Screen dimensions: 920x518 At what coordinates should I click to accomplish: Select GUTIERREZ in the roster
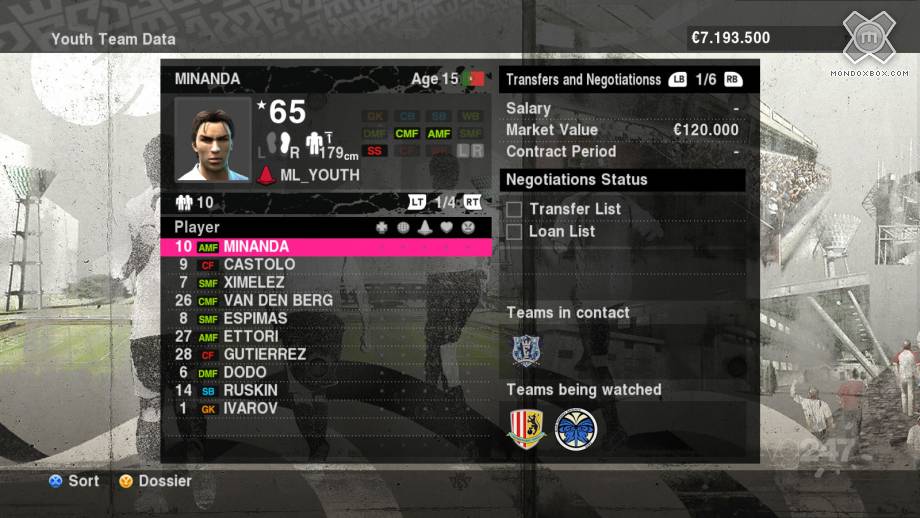tap(264, 354)
